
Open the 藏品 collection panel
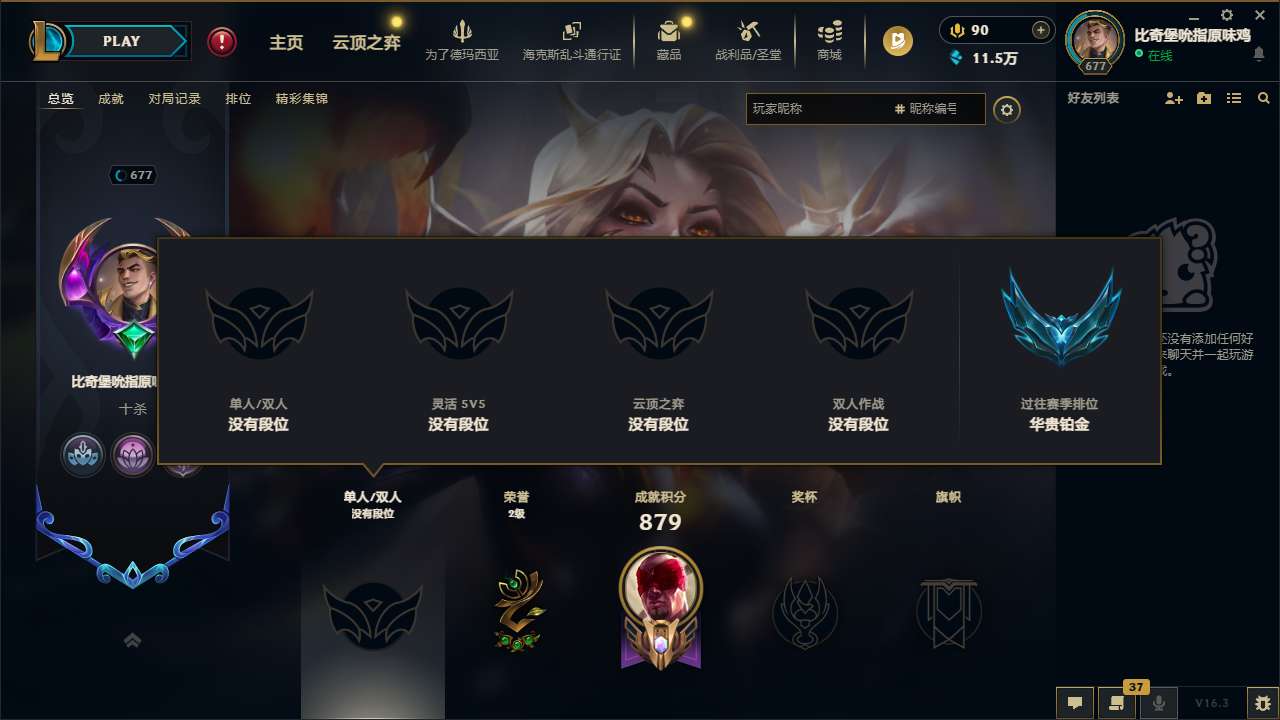pyautogui.click(x=668, y=42)
